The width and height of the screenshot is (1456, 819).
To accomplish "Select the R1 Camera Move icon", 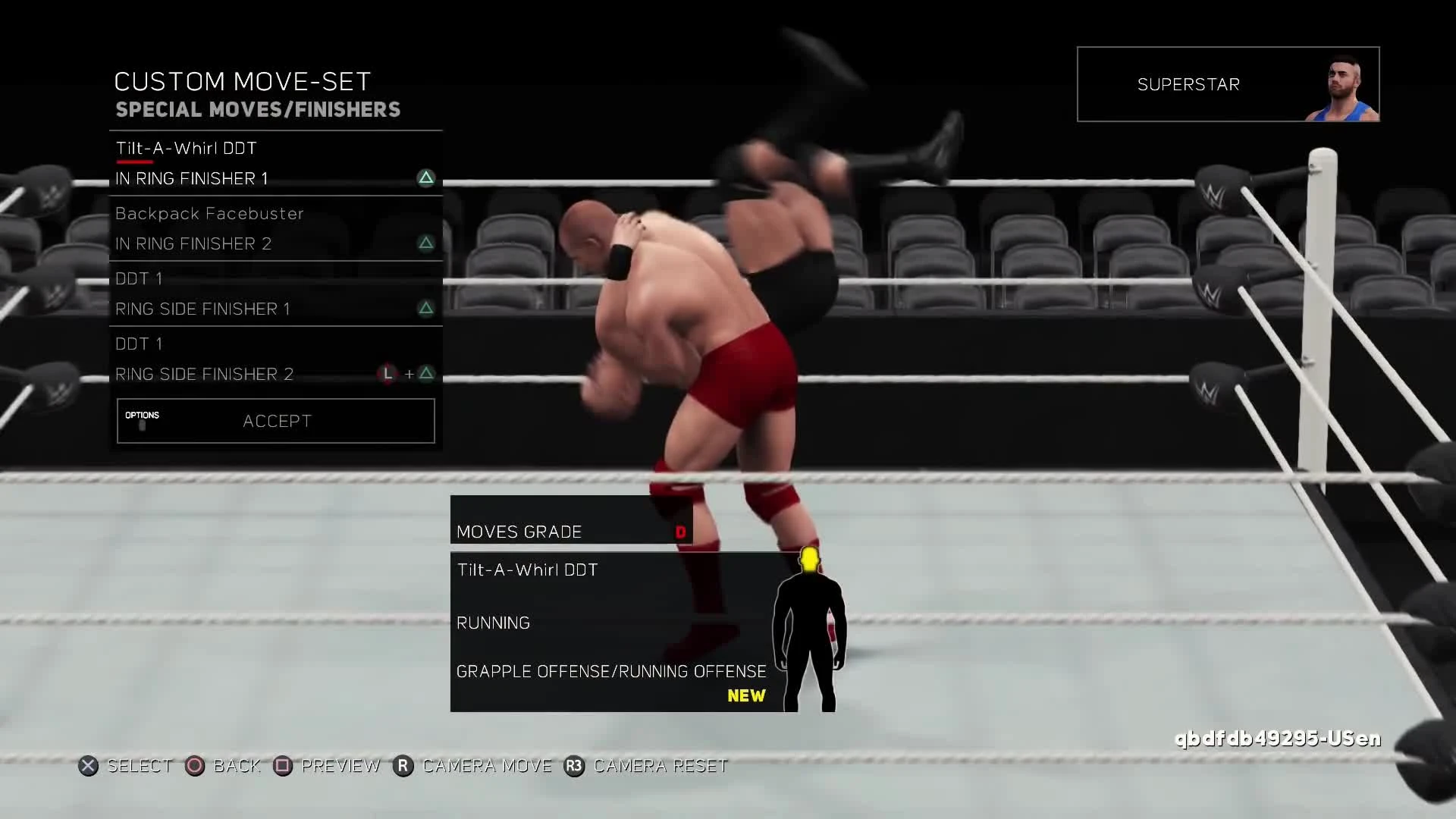I will (x=404, y=766).
